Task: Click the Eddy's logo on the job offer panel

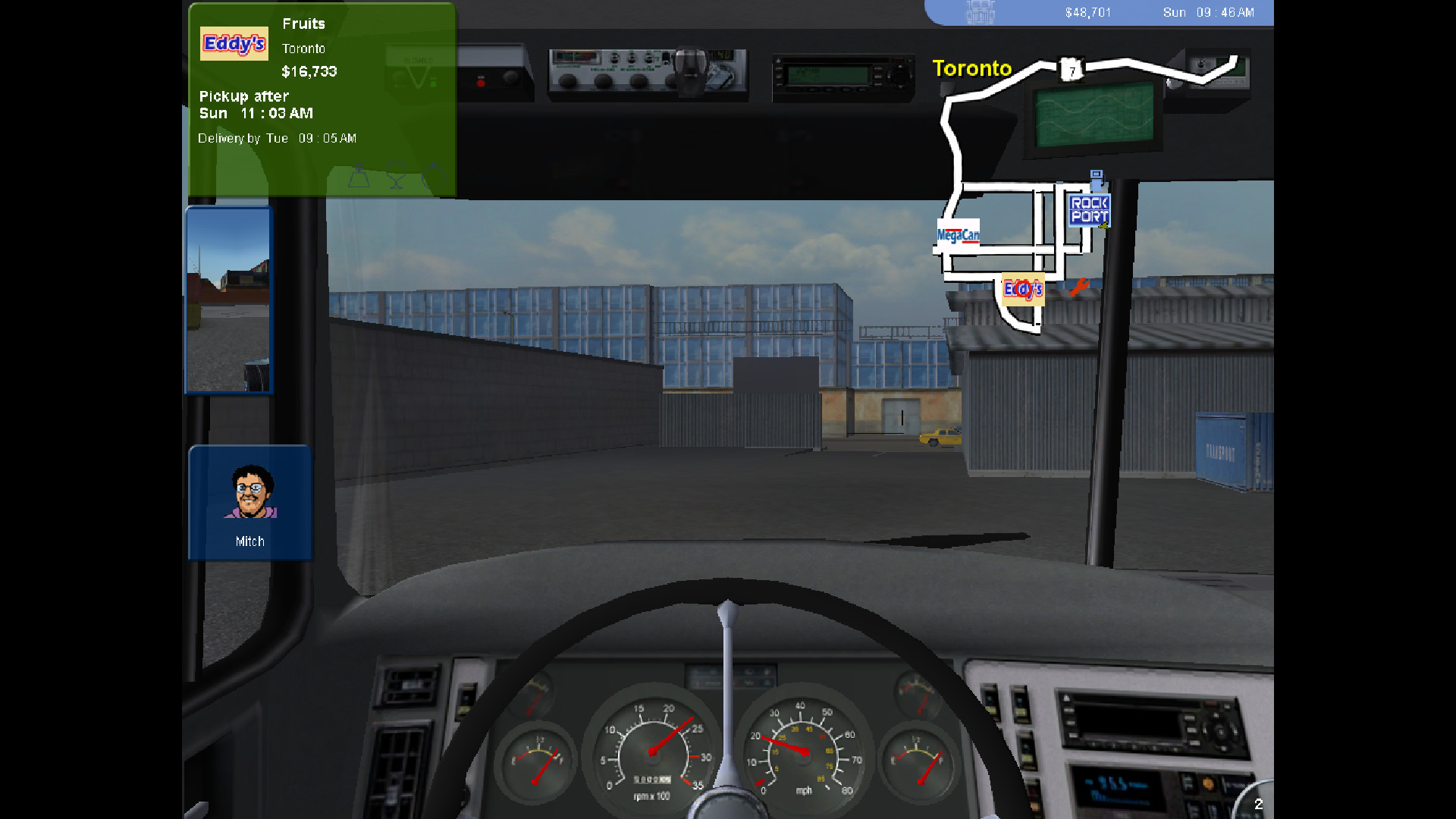Action: point(234,43)
